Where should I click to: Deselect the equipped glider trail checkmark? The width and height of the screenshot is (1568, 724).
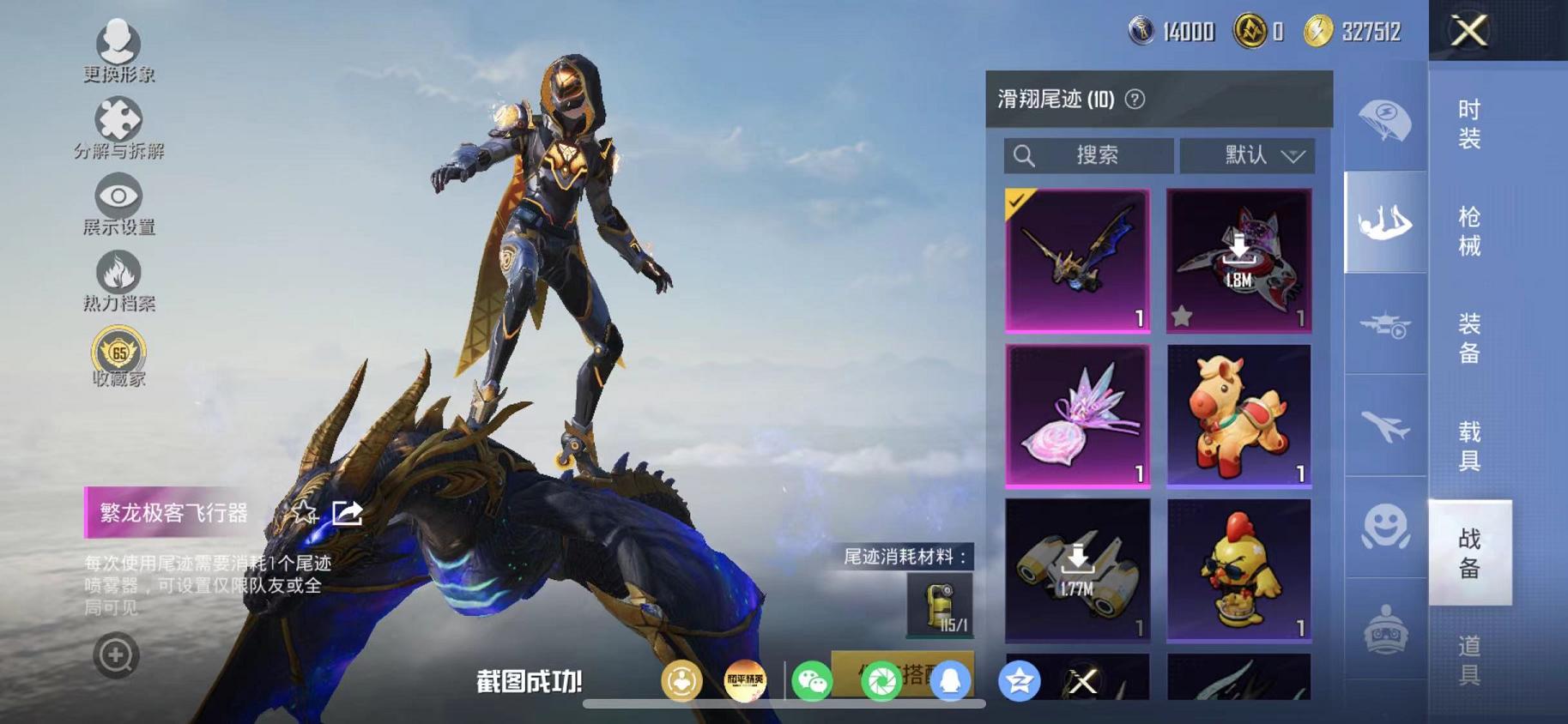point(1016,202)
